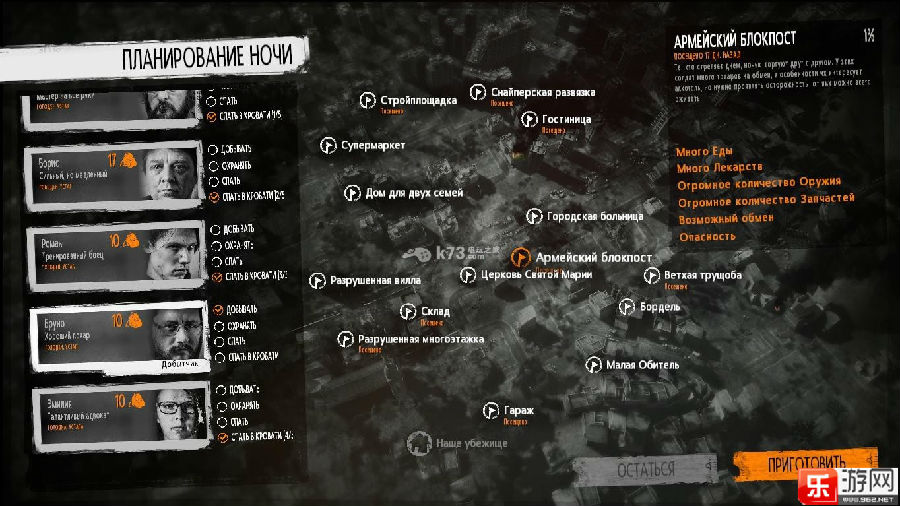This screenshot has height=506, width=900.
Task: Choose the Супермаркет map marker
Action: tap(327, 146)
